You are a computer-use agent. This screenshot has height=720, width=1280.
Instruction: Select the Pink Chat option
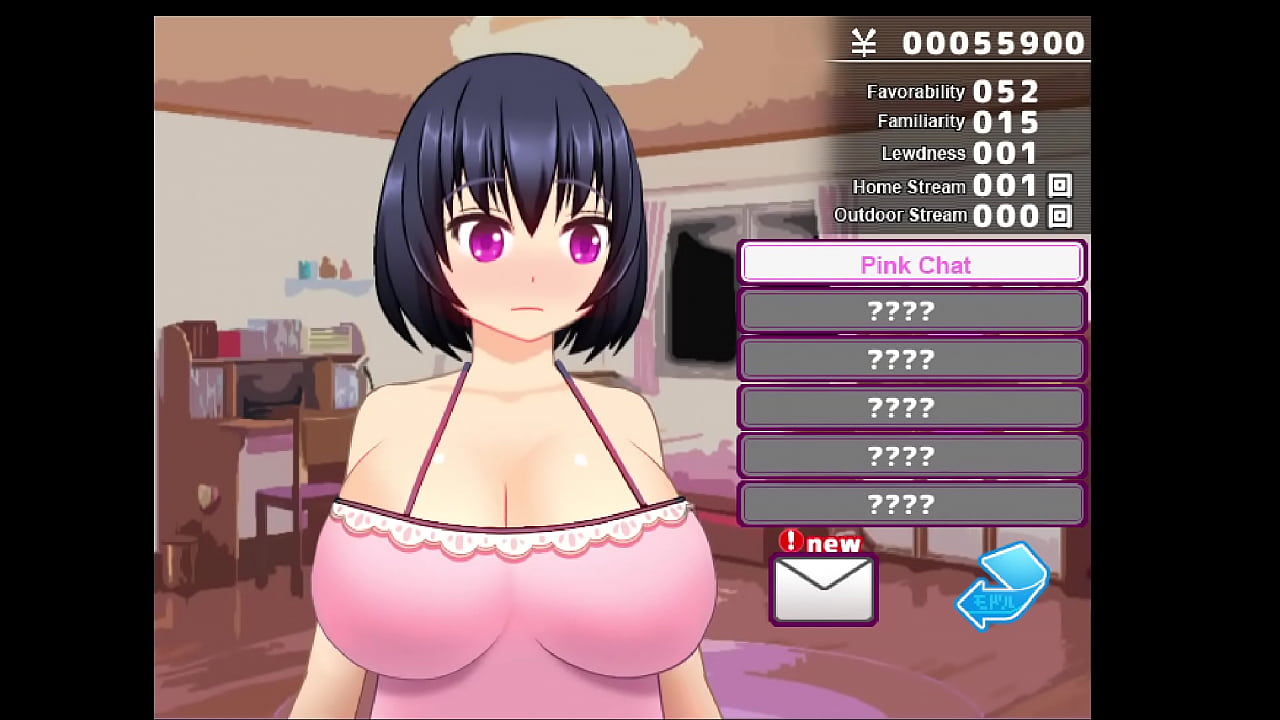912,264
